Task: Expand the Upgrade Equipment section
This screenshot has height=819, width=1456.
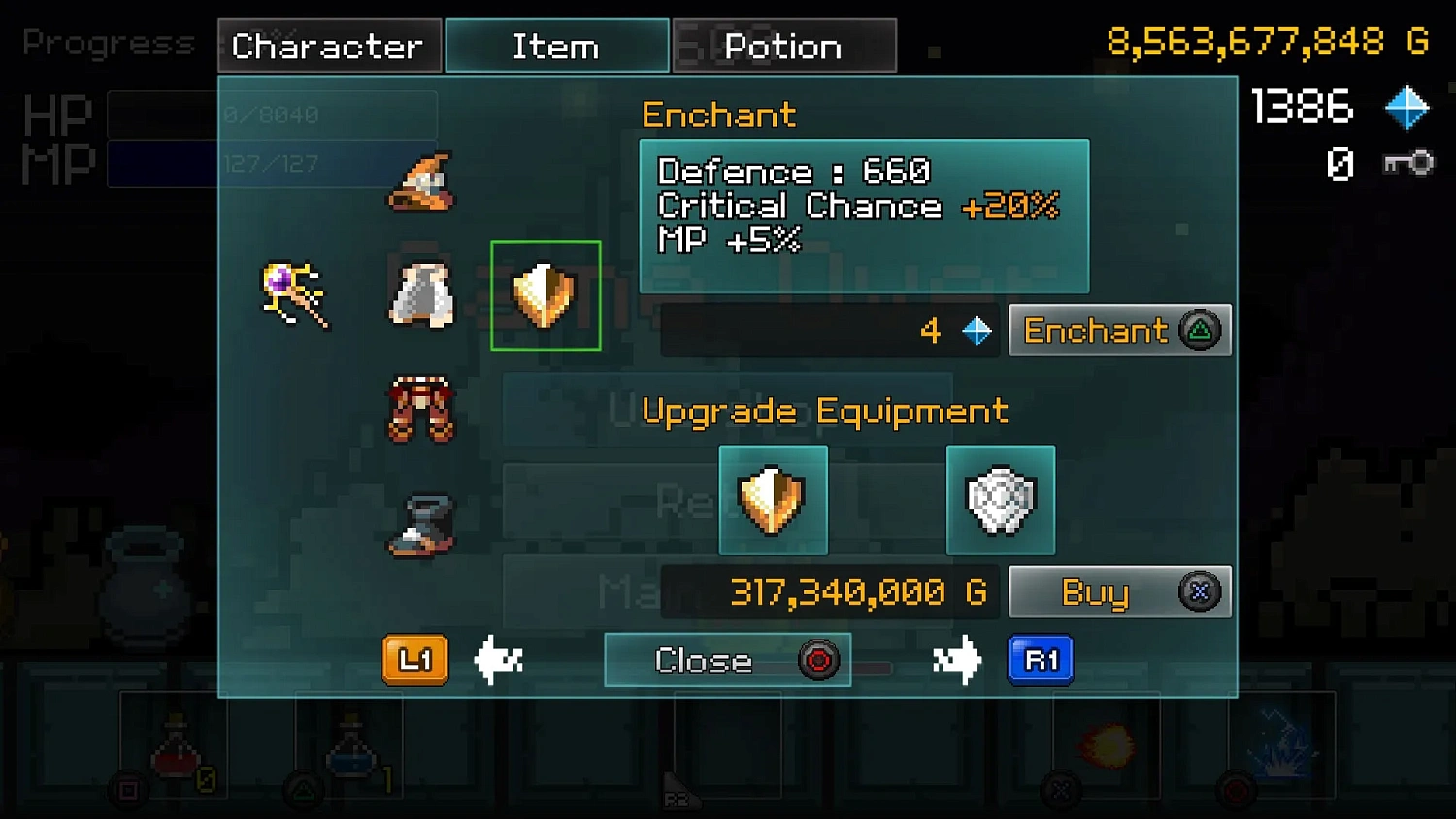Action: coord(824,410)
